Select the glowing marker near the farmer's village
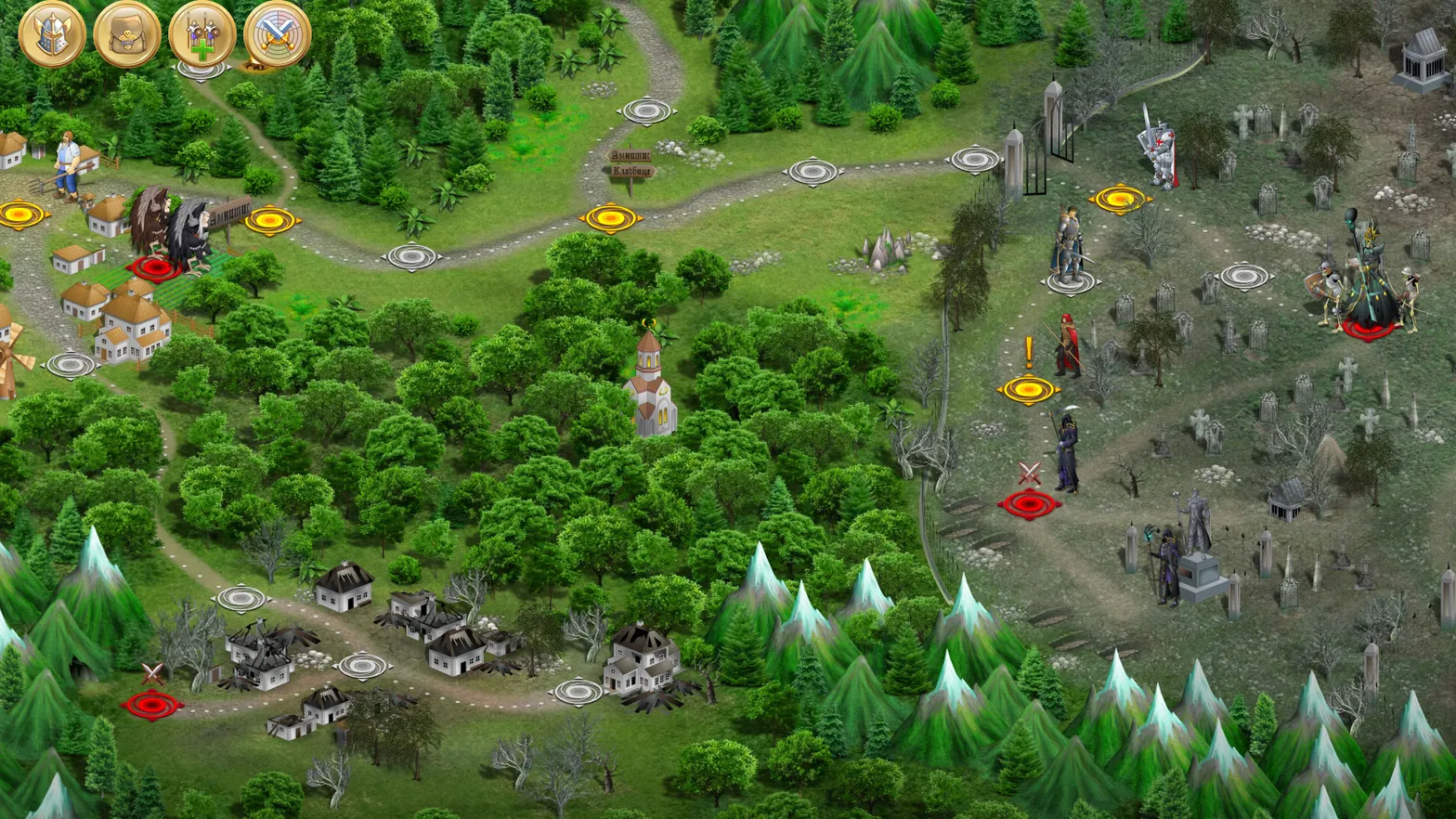This screenshot has height=819, width=1456. point(19,216)
